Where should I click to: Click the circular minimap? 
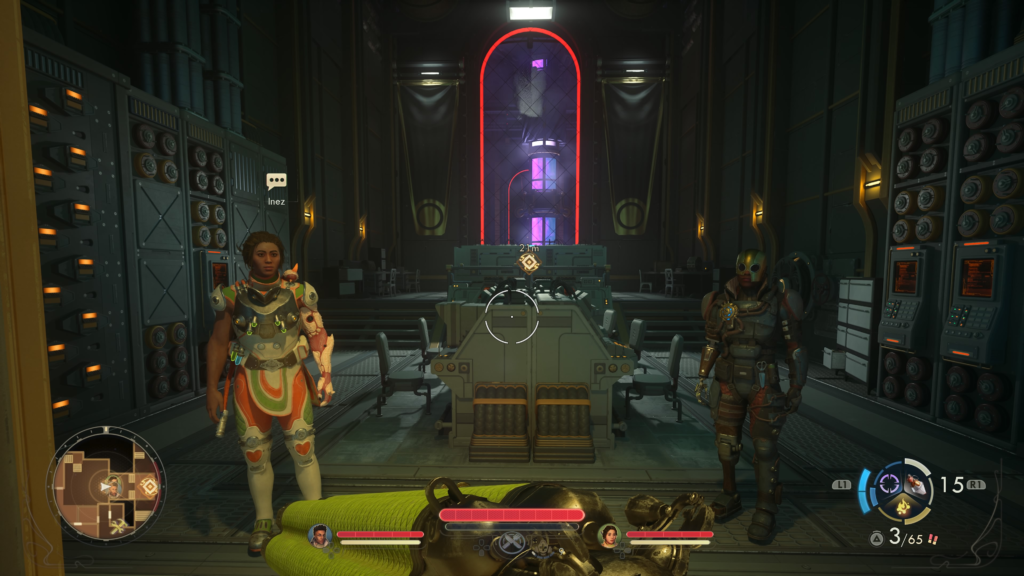point(106,486)
